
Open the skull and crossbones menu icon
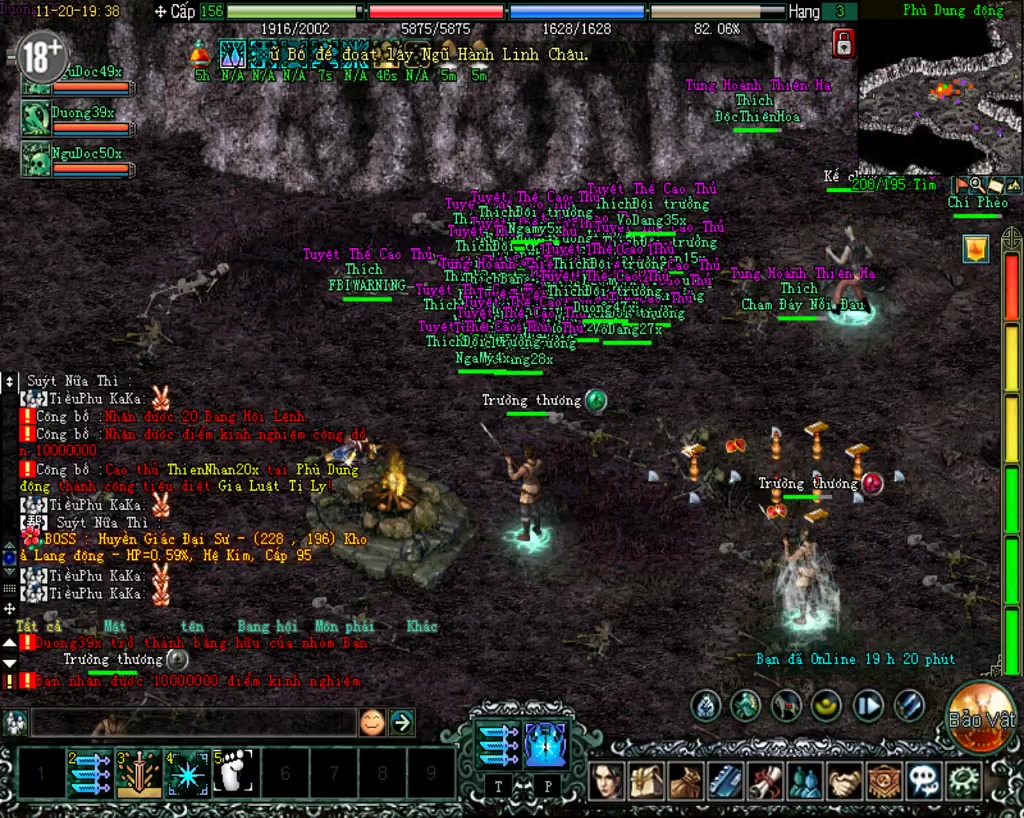(923, 781)
